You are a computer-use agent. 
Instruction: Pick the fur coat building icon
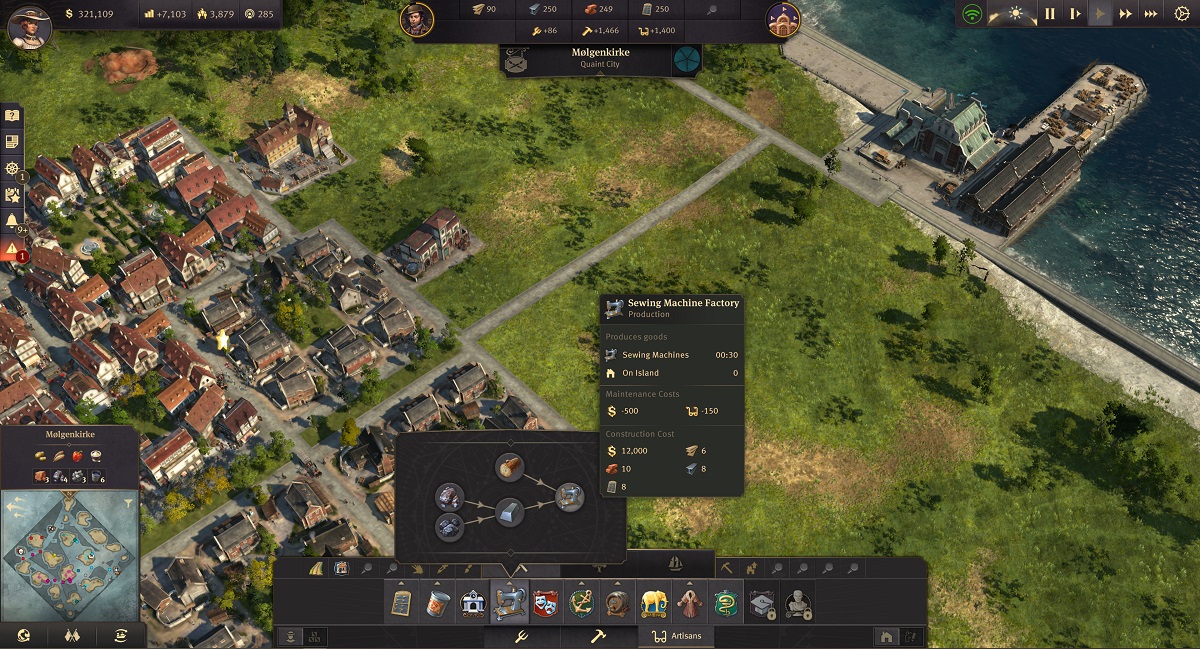coord(690,603)
